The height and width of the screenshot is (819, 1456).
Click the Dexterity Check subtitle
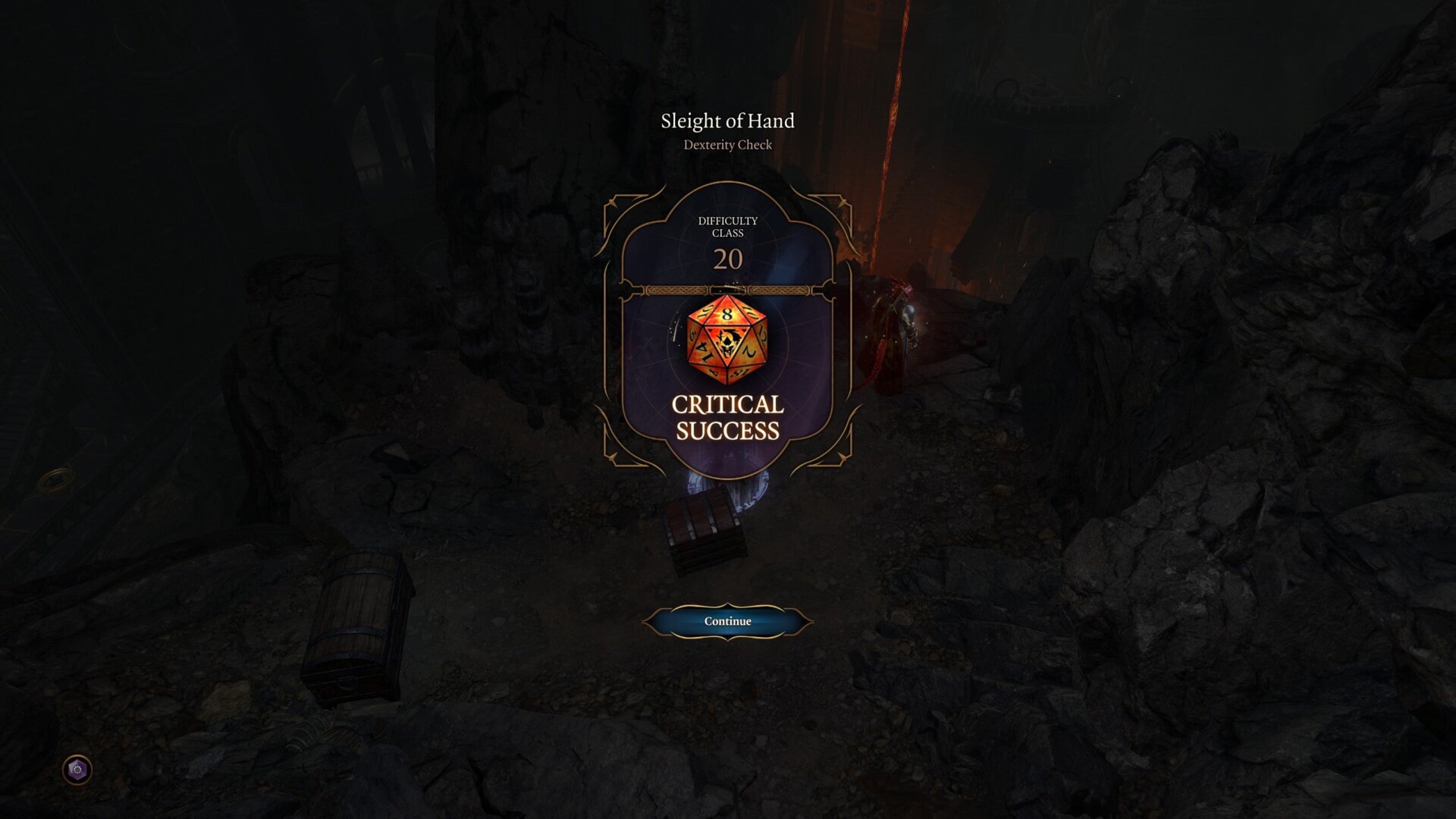(x=727, y=145)
